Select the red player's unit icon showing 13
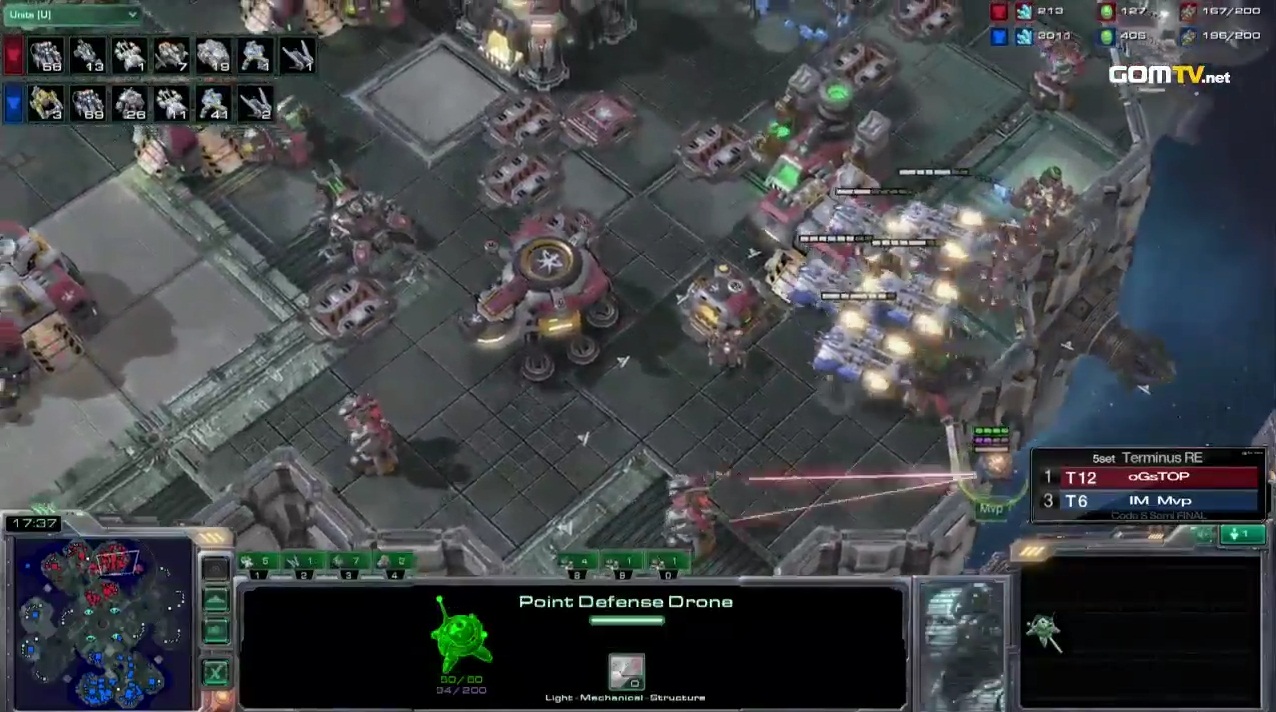 (x=88, y=56)
